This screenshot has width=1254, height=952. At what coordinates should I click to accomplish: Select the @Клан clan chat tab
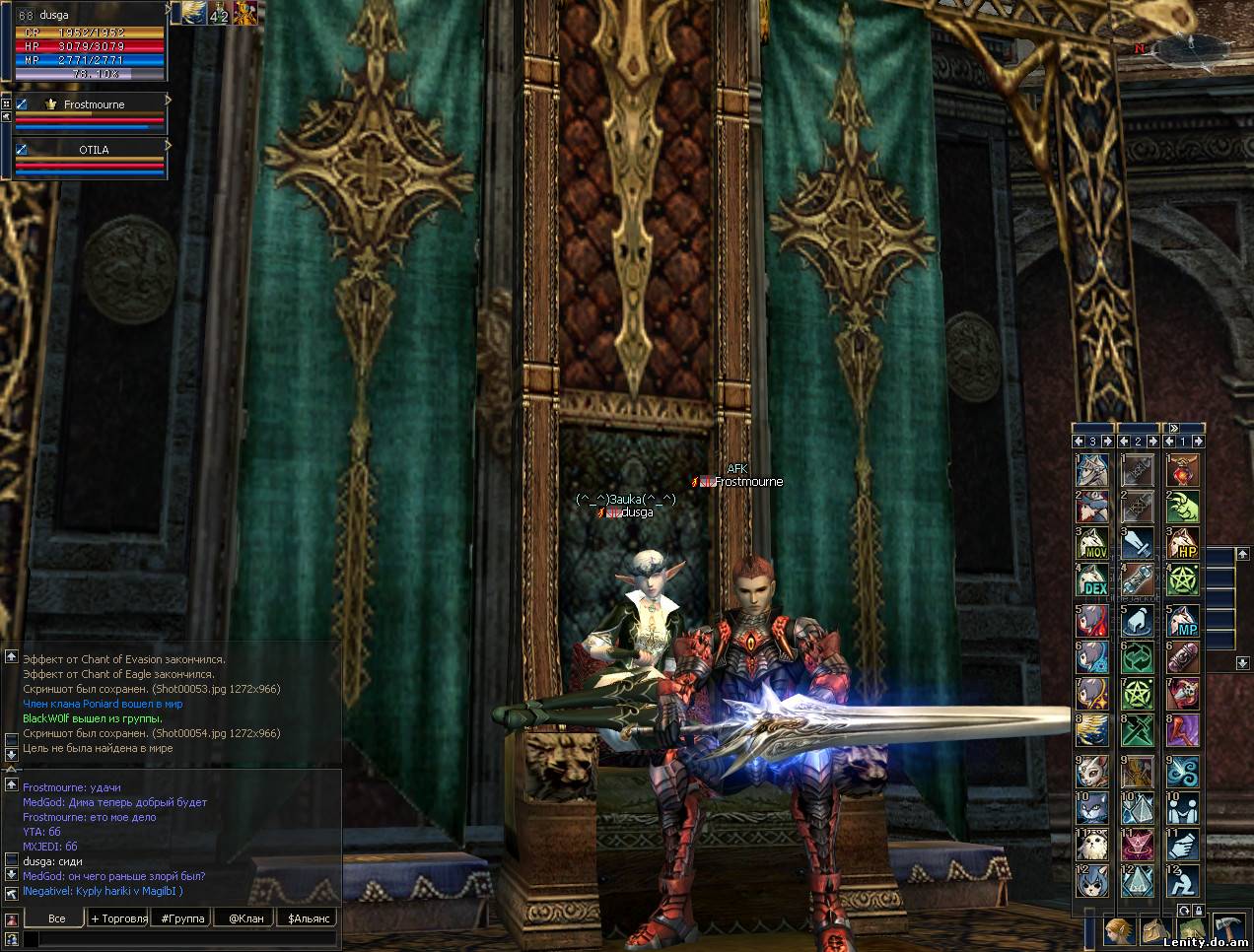point(246,918)
